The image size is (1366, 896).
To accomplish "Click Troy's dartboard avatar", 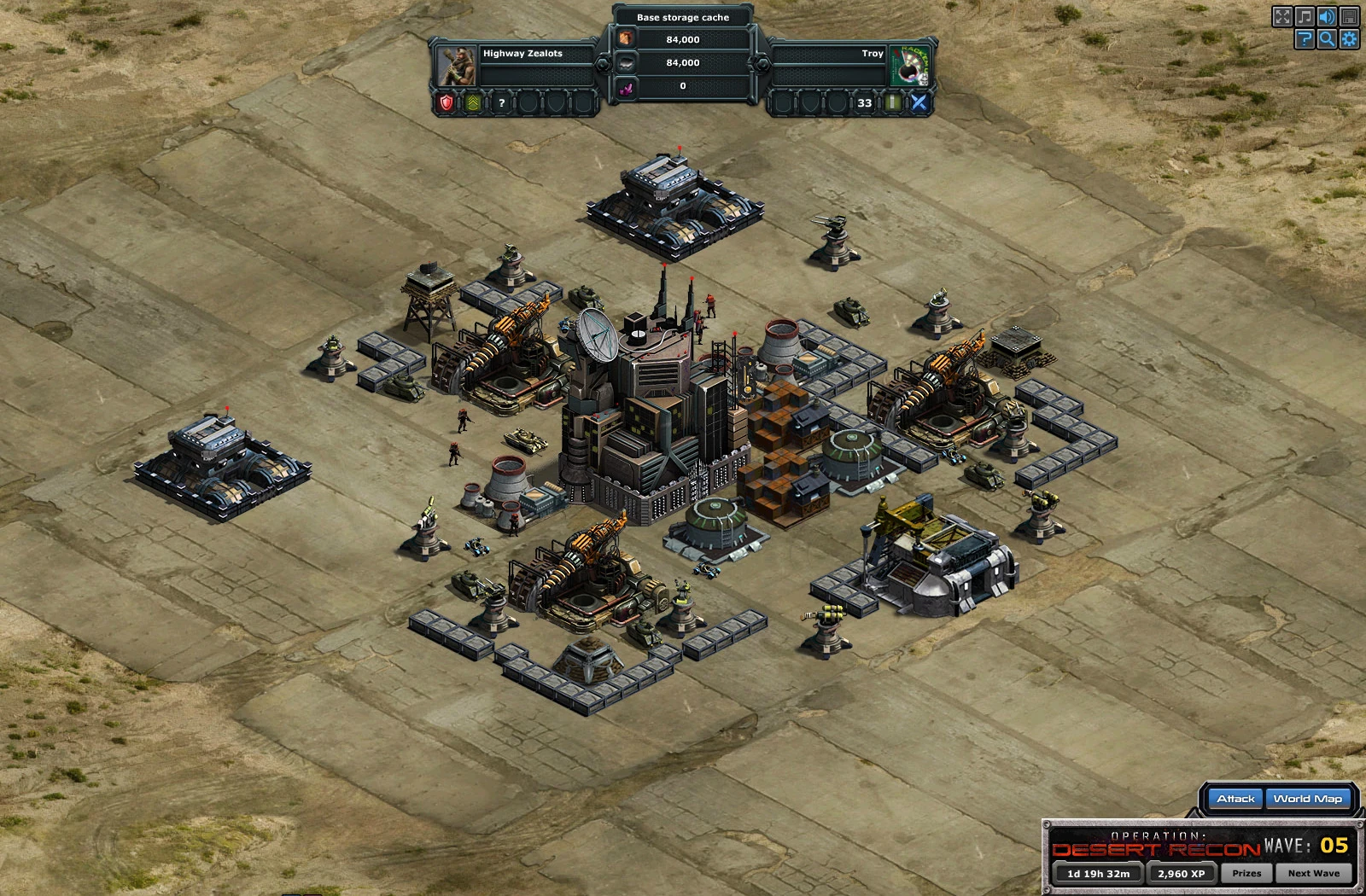I will pos(908,65).
